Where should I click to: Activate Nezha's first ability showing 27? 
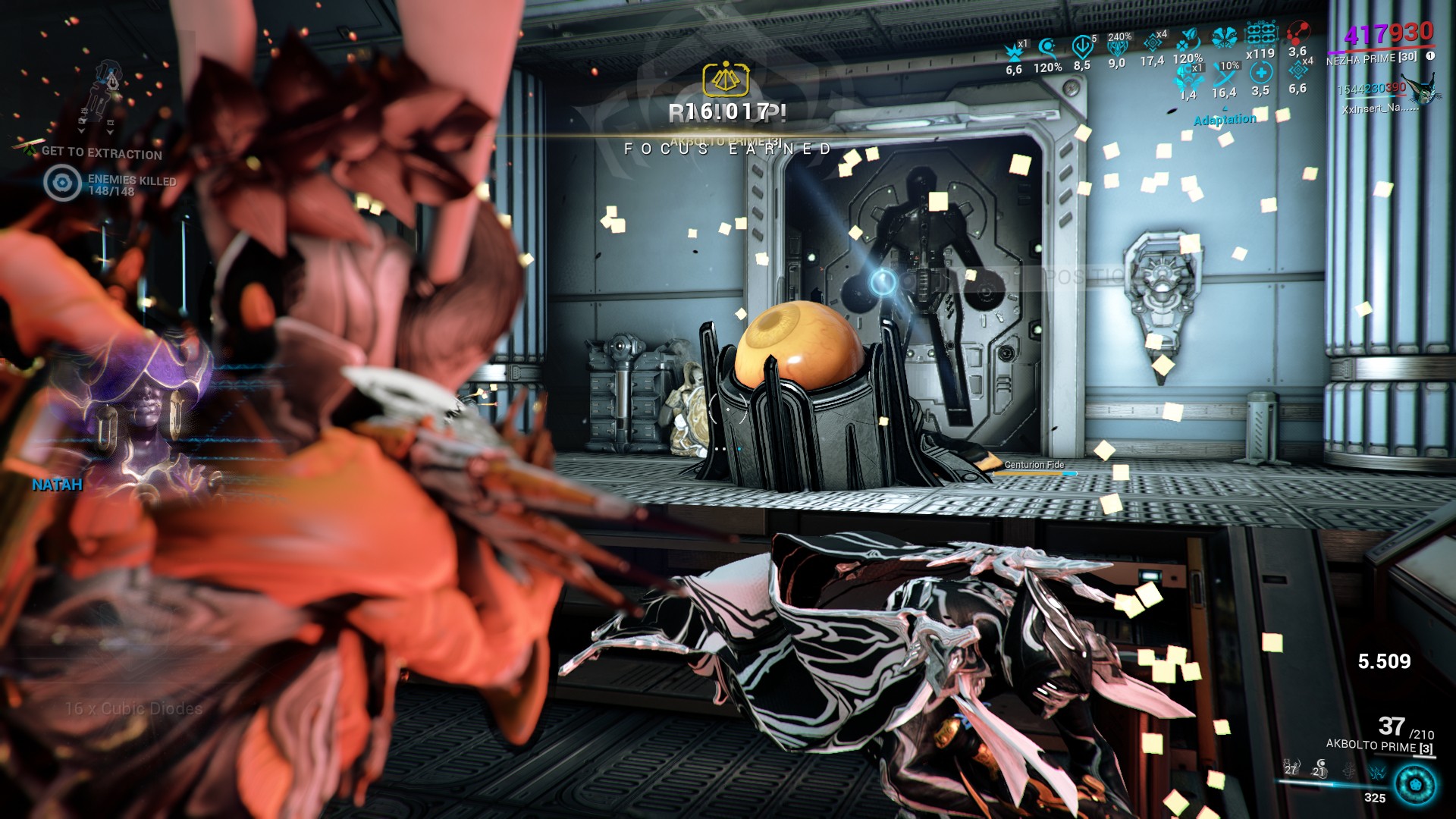coord(1291,768)
